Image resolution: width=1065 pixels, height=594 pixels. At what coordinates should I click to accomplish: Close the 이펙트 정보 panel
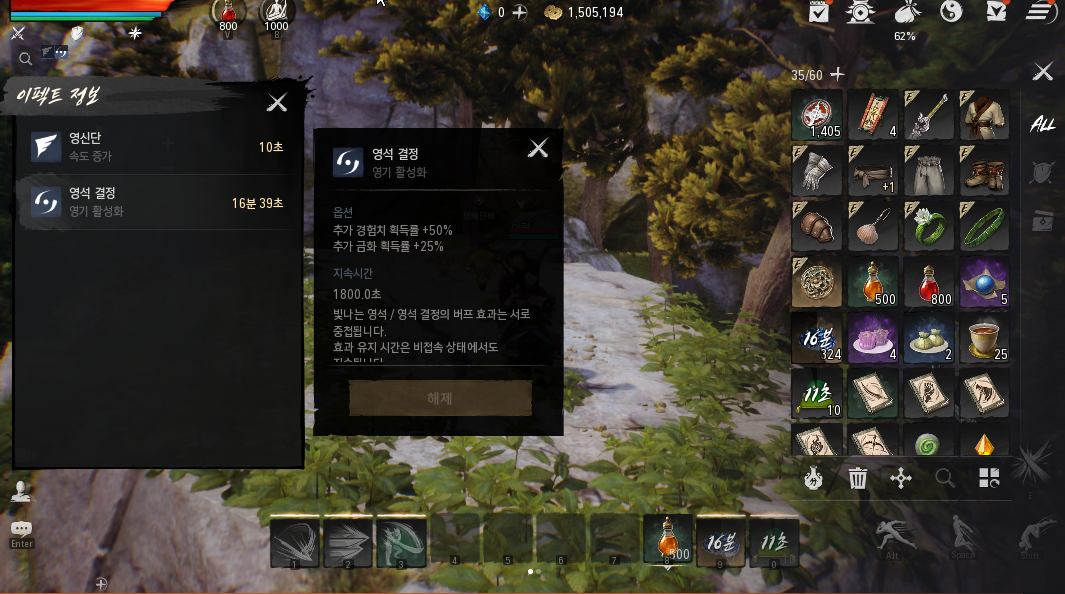[x=277, y=102]
